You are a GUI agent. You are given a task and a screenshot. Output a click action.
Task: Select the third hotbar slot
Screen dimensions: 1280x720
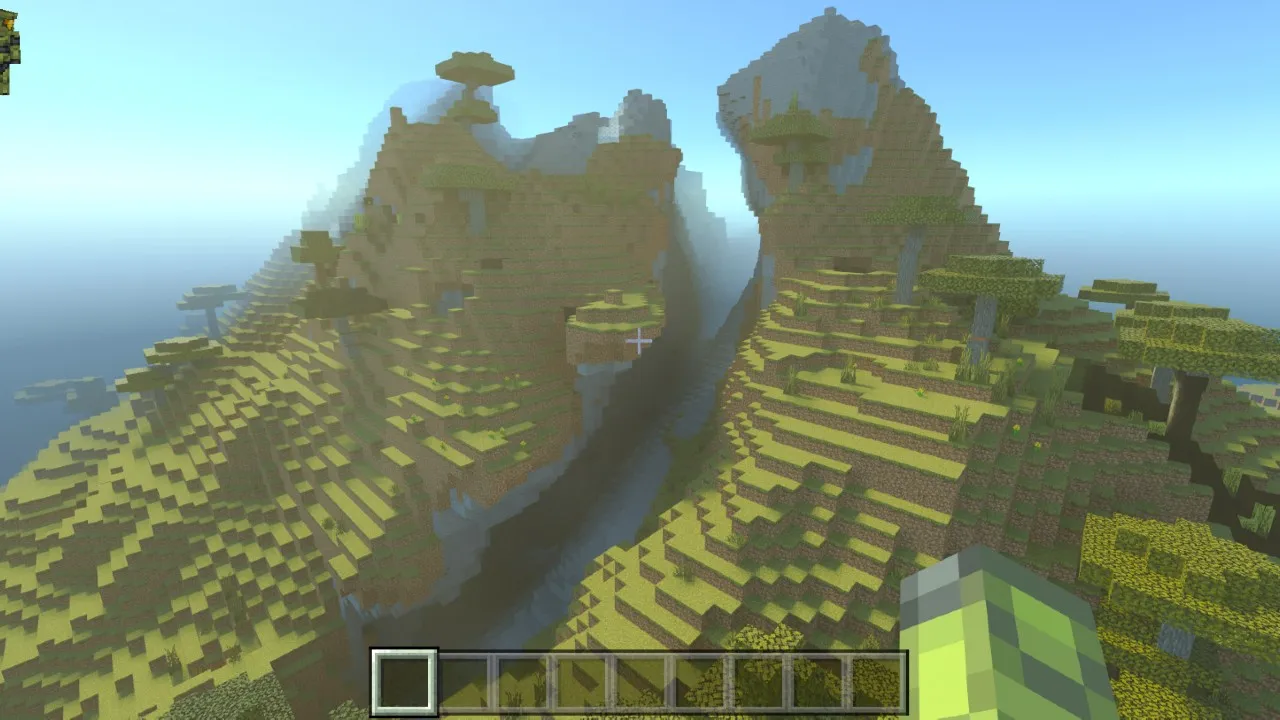tap(522, 682)
